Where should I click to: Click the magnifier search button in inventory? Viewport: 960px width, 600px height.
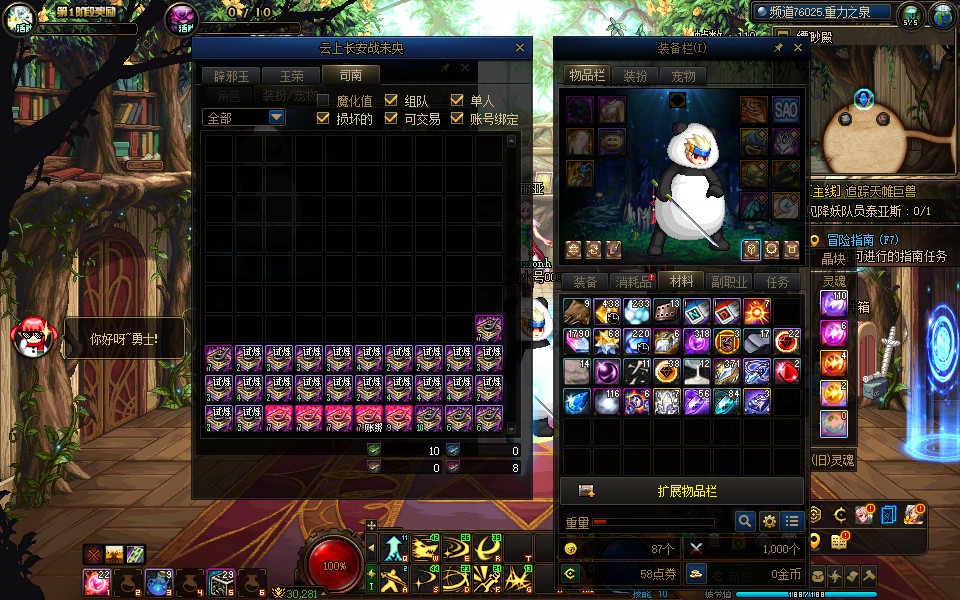[744, 521]
